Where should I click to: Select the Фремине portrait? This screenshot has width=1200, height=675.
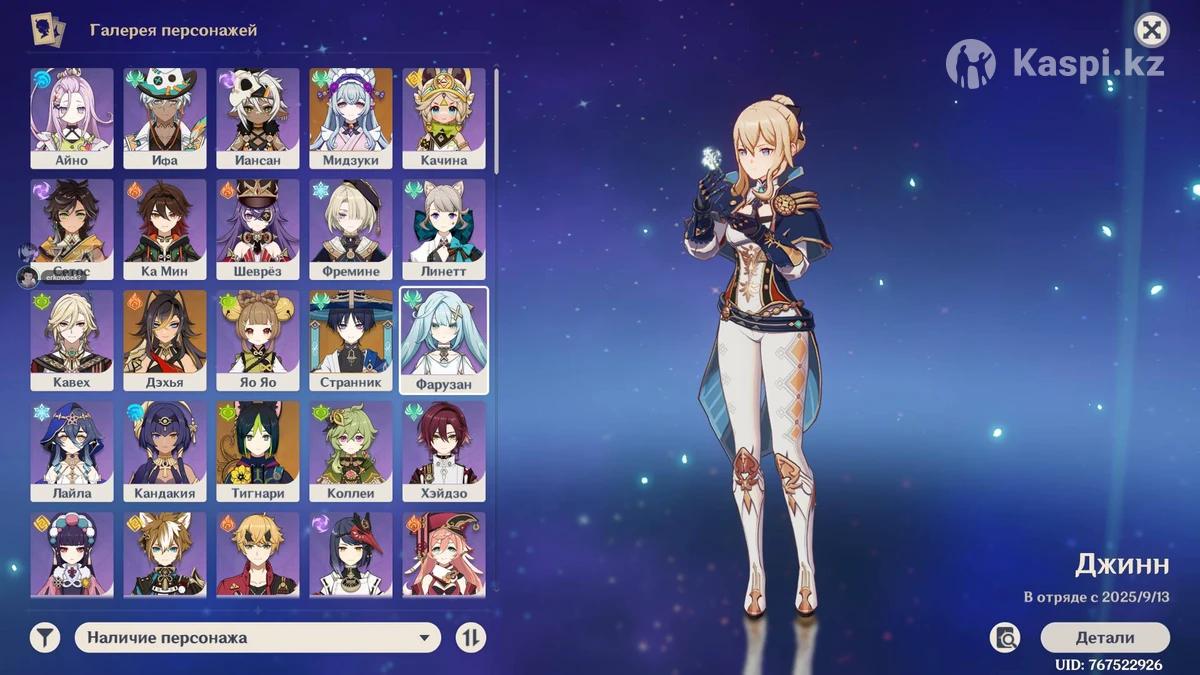click(351, 229)
